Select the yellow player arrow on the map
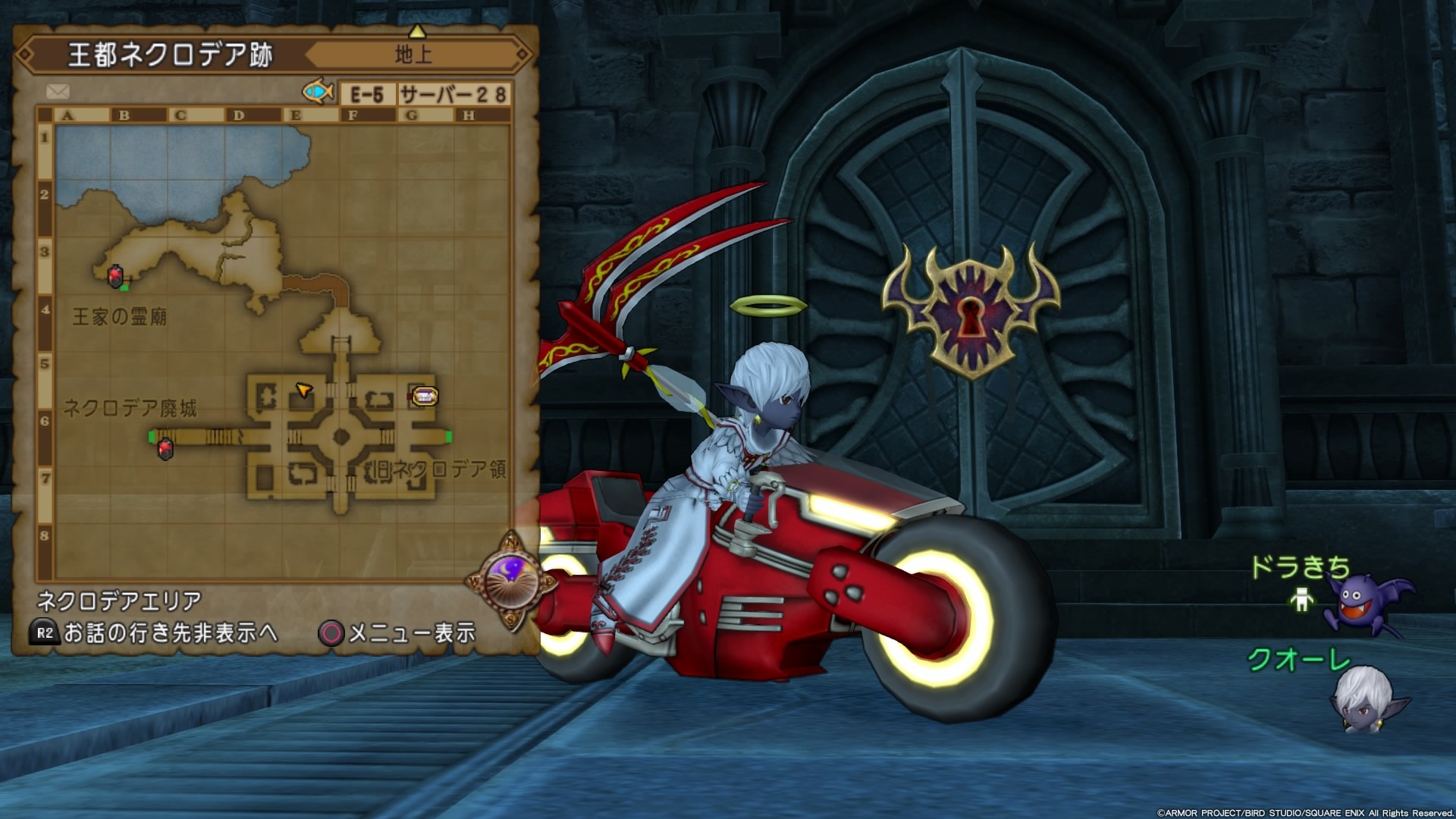The height and width of the screenshot is (819, 1456). [x=303, y=391]
